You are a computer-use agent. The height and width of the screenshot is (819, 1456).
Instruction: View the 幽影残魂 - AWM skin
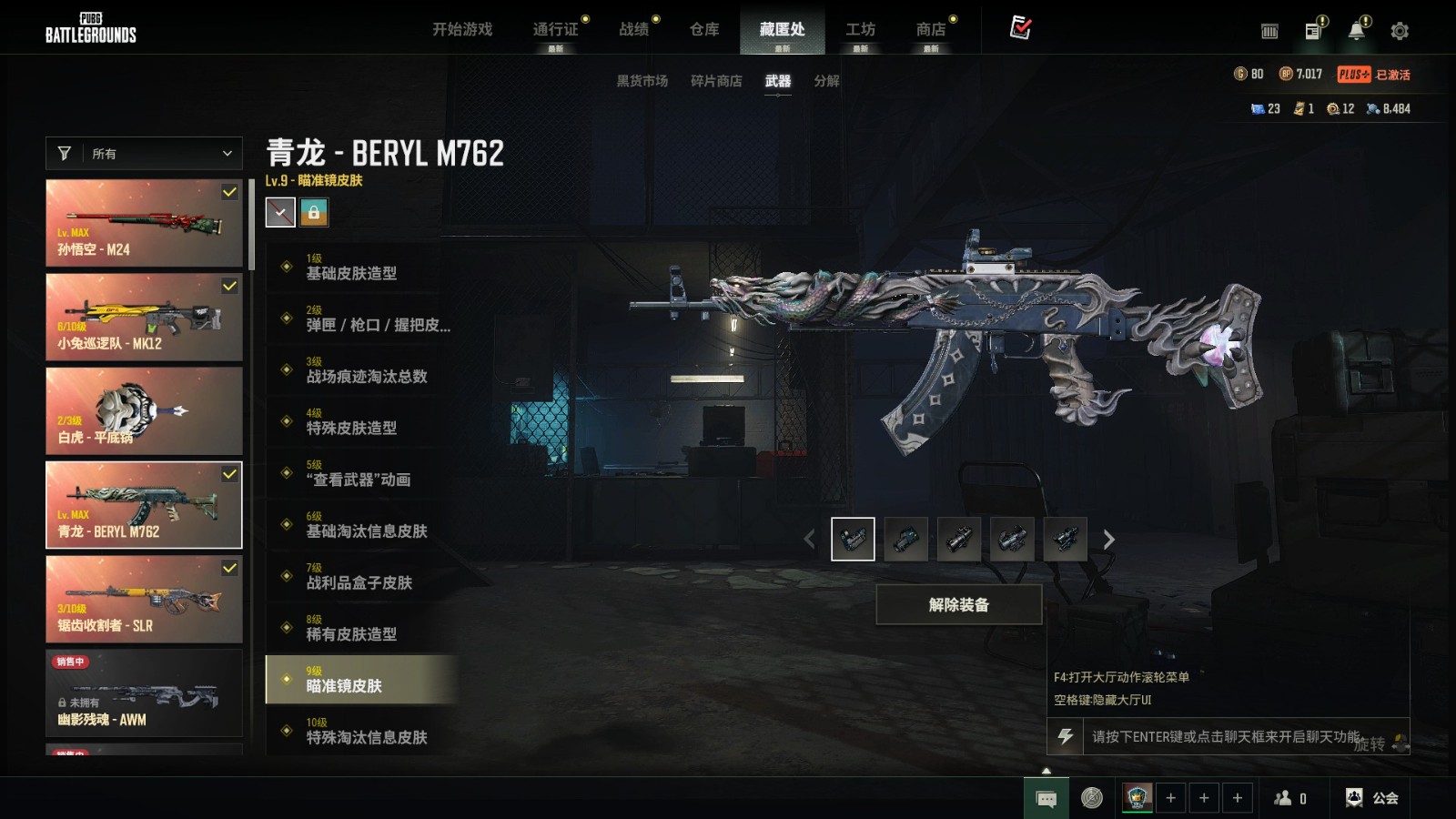pyautogui.click(x=144, y=693)
